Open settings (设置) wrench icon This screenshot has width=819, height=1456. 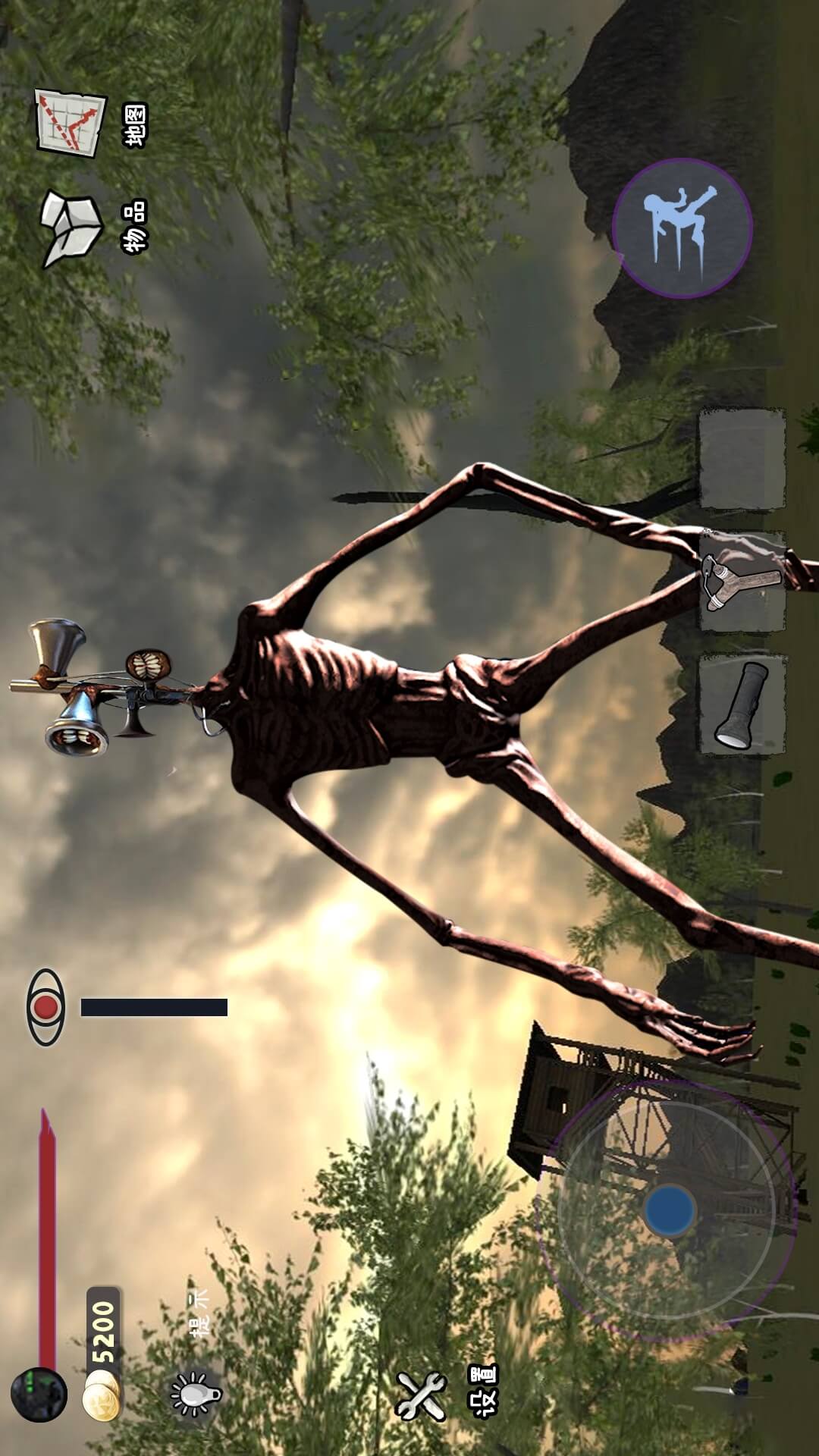click(x=422, y=1395)
